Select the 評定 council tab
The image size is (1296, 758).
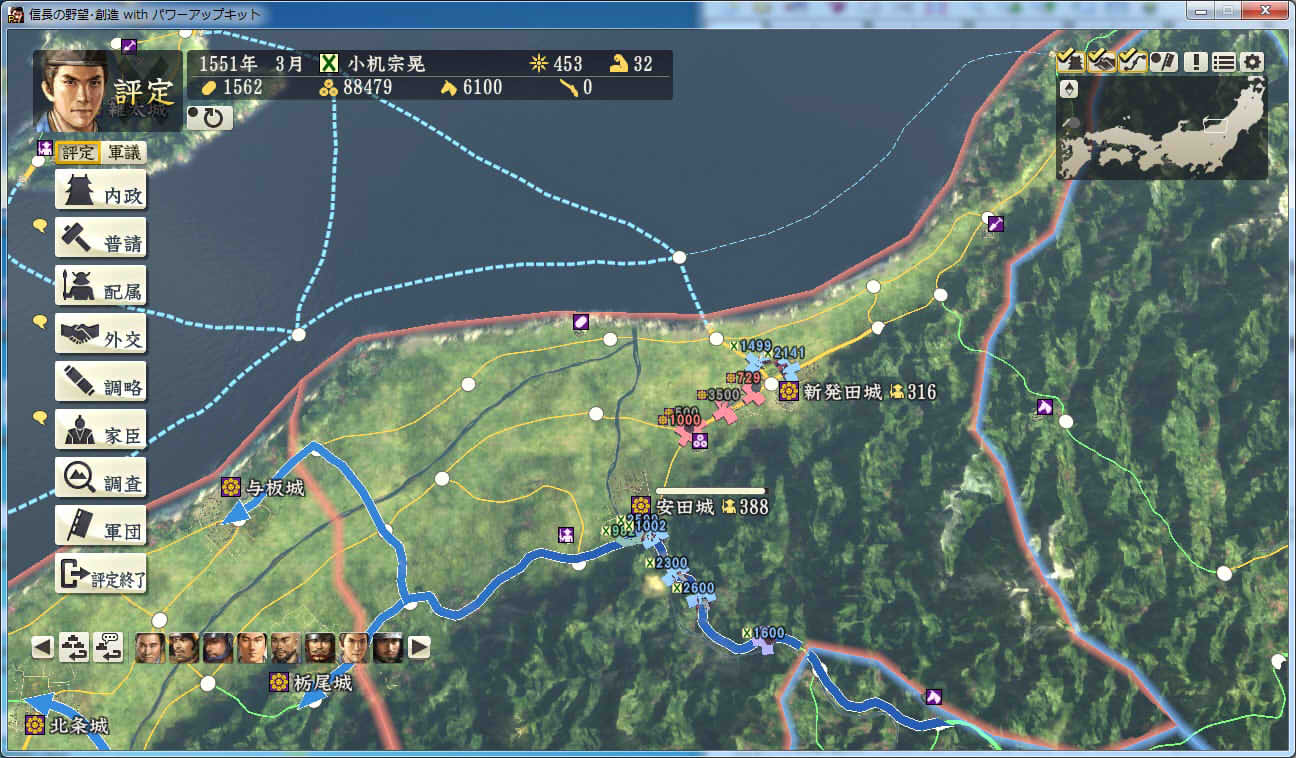pyautogui.click(x=77, y=153)
